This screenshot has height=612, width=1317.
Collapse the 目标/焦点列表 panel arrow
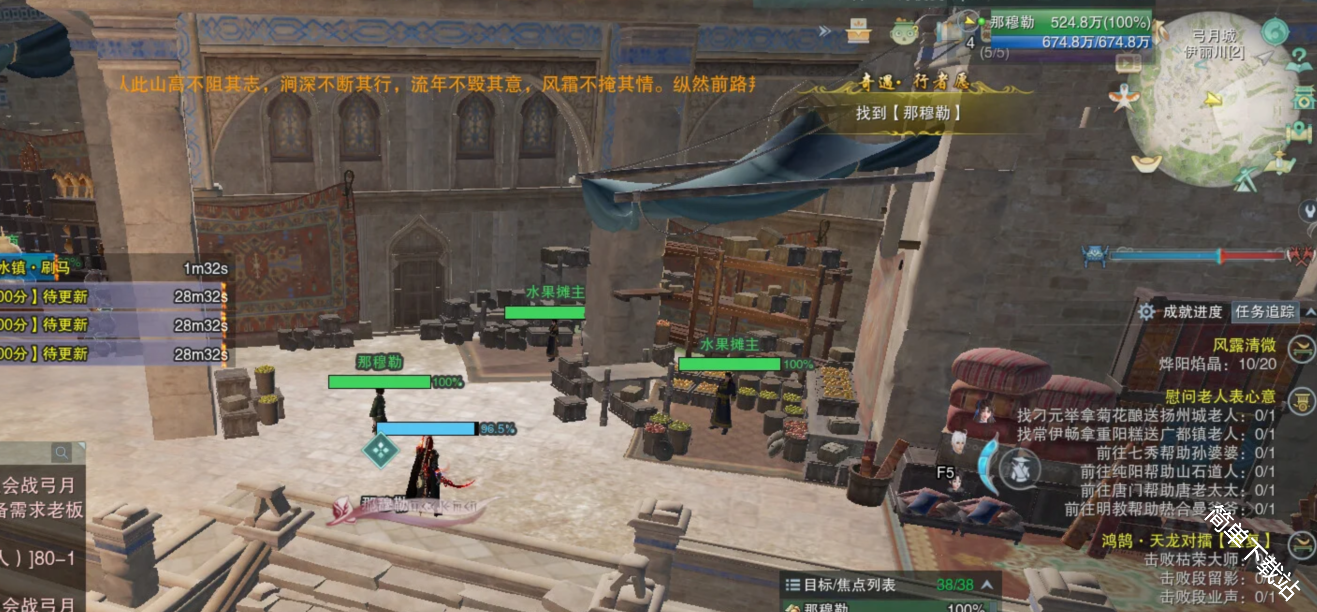coord(986,585)
